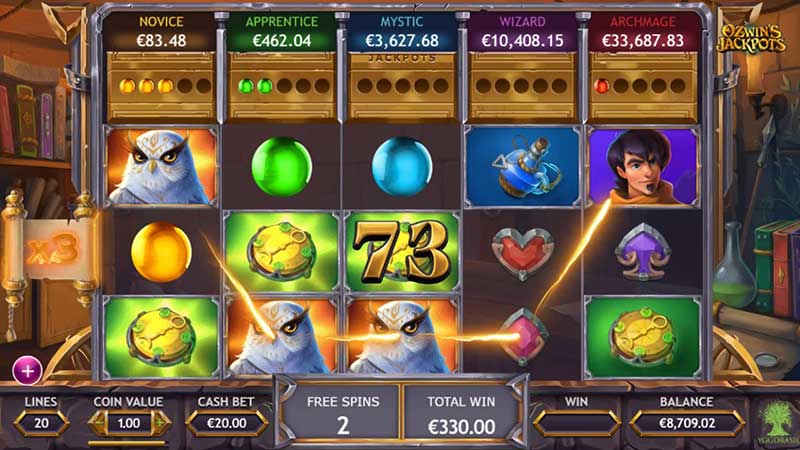Image resolution: width=800 pixels, height=450 pixels.
Task: Increase the coin value
Action: point(158,423)
